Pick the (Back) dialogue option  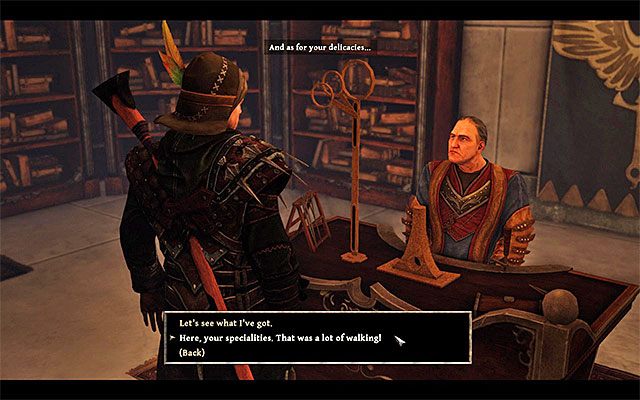[x=195, y=354]
